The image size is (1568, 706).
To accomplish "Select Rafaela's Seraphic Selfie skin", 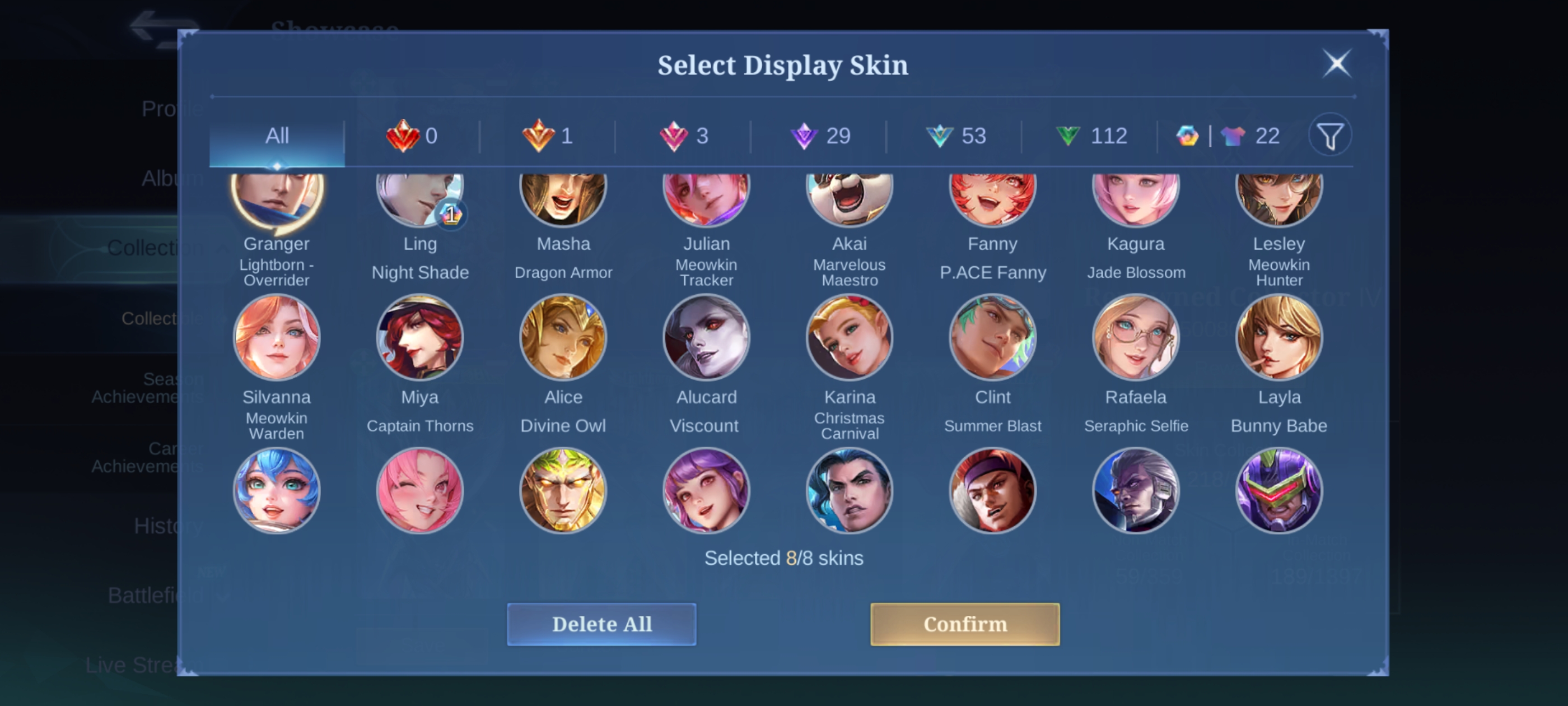I will coord(1136,337).
